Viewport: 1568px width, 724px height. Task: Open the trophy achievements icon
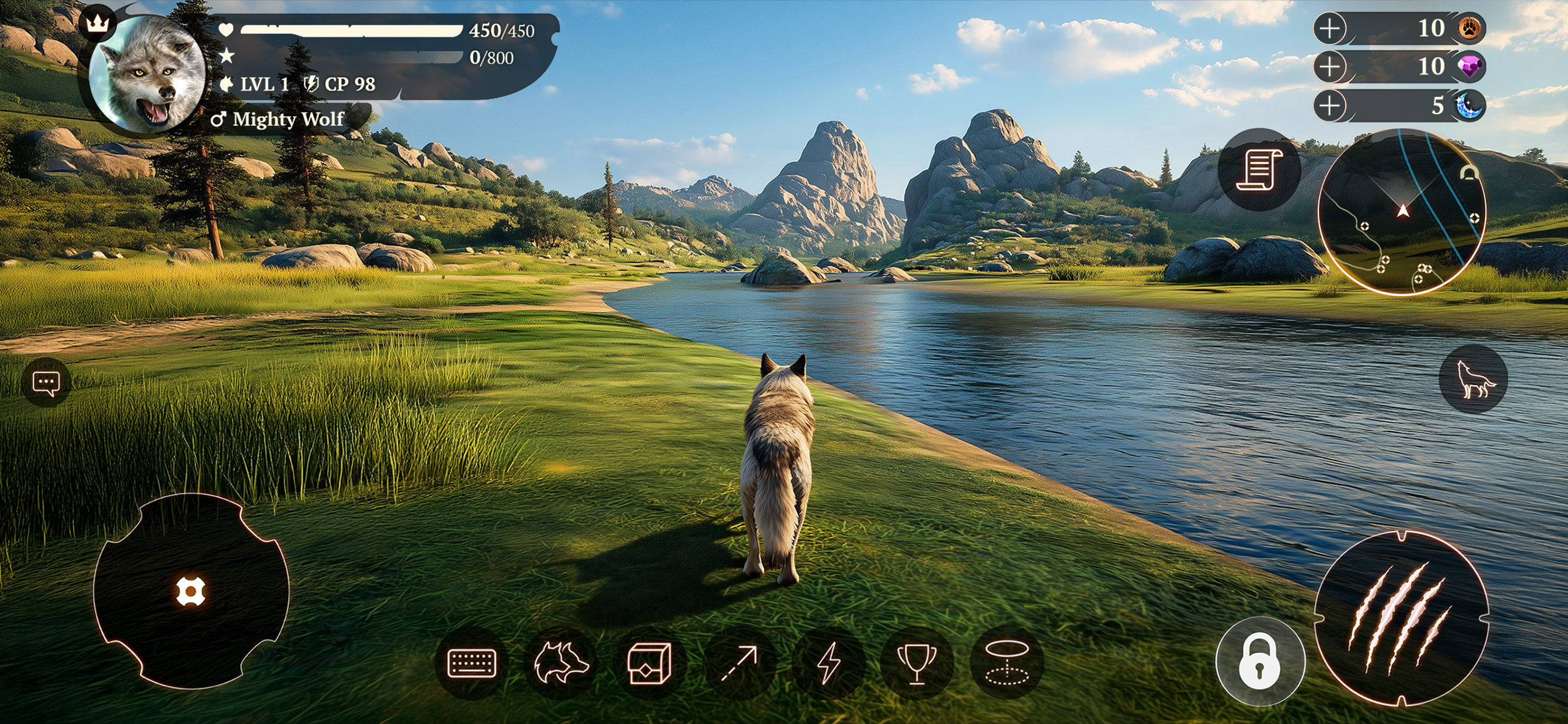pos(916,663)
